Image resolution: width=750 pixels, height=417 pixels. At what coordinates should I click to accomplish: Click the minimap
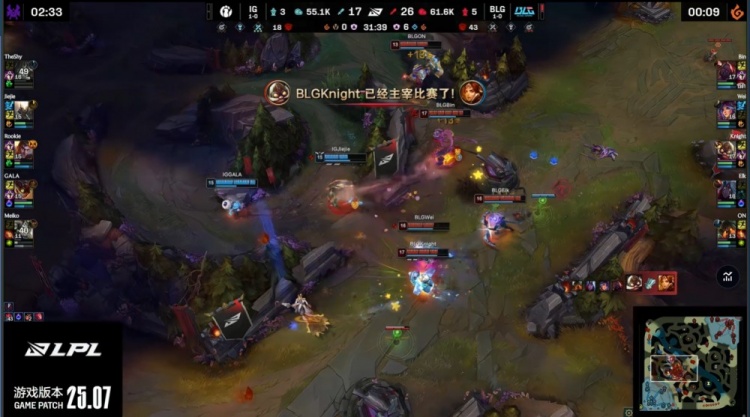pos(690,361)
